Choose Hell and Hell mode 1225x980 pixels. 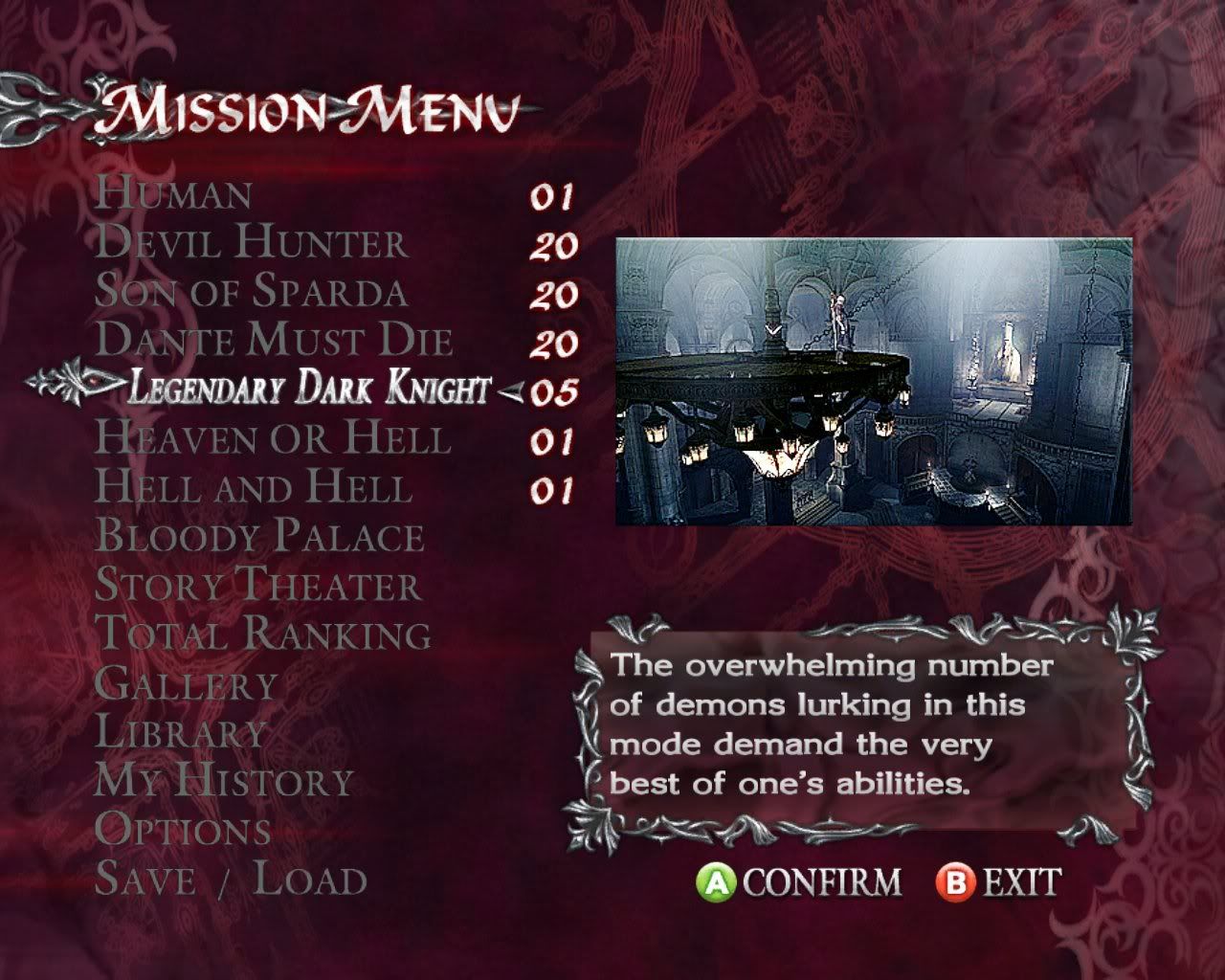pos(254,487)
